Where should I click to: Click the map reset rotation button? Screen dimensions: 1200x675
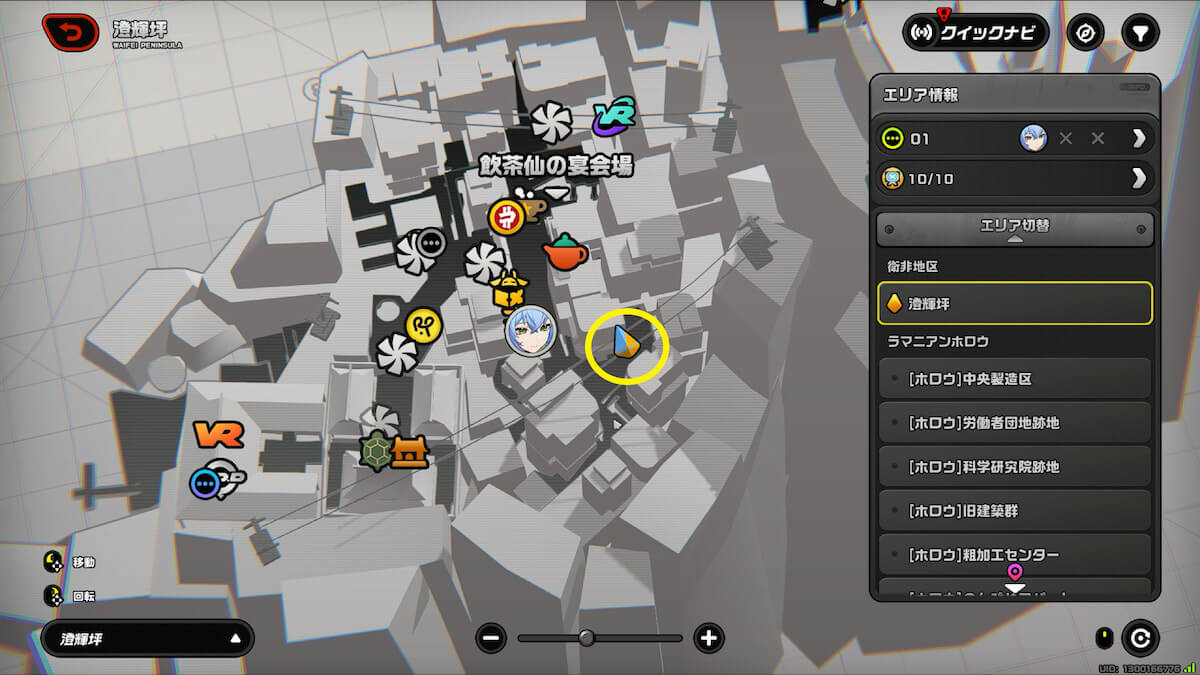1140,638
